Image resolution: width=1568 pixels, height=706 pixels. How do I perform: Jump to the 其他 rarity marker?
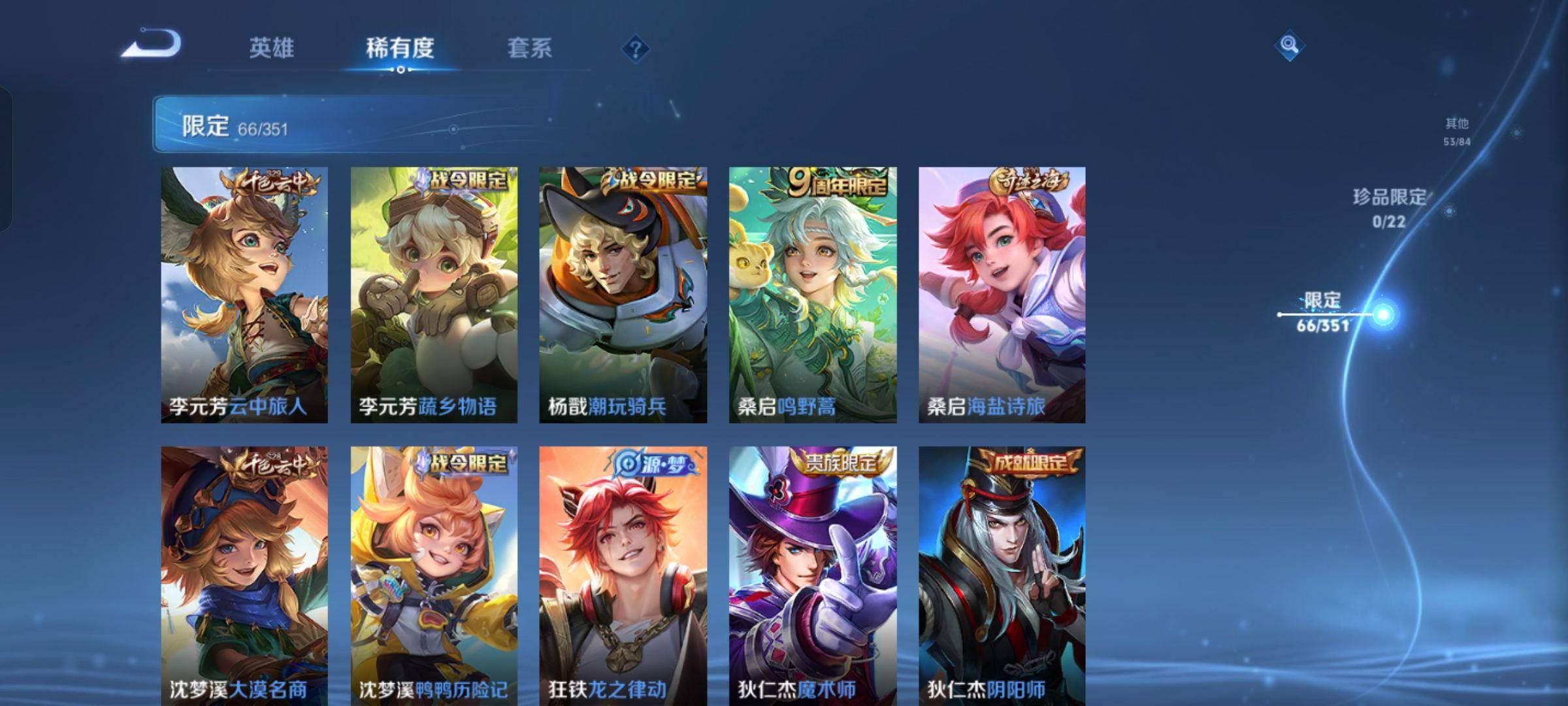coord(1457,131)
